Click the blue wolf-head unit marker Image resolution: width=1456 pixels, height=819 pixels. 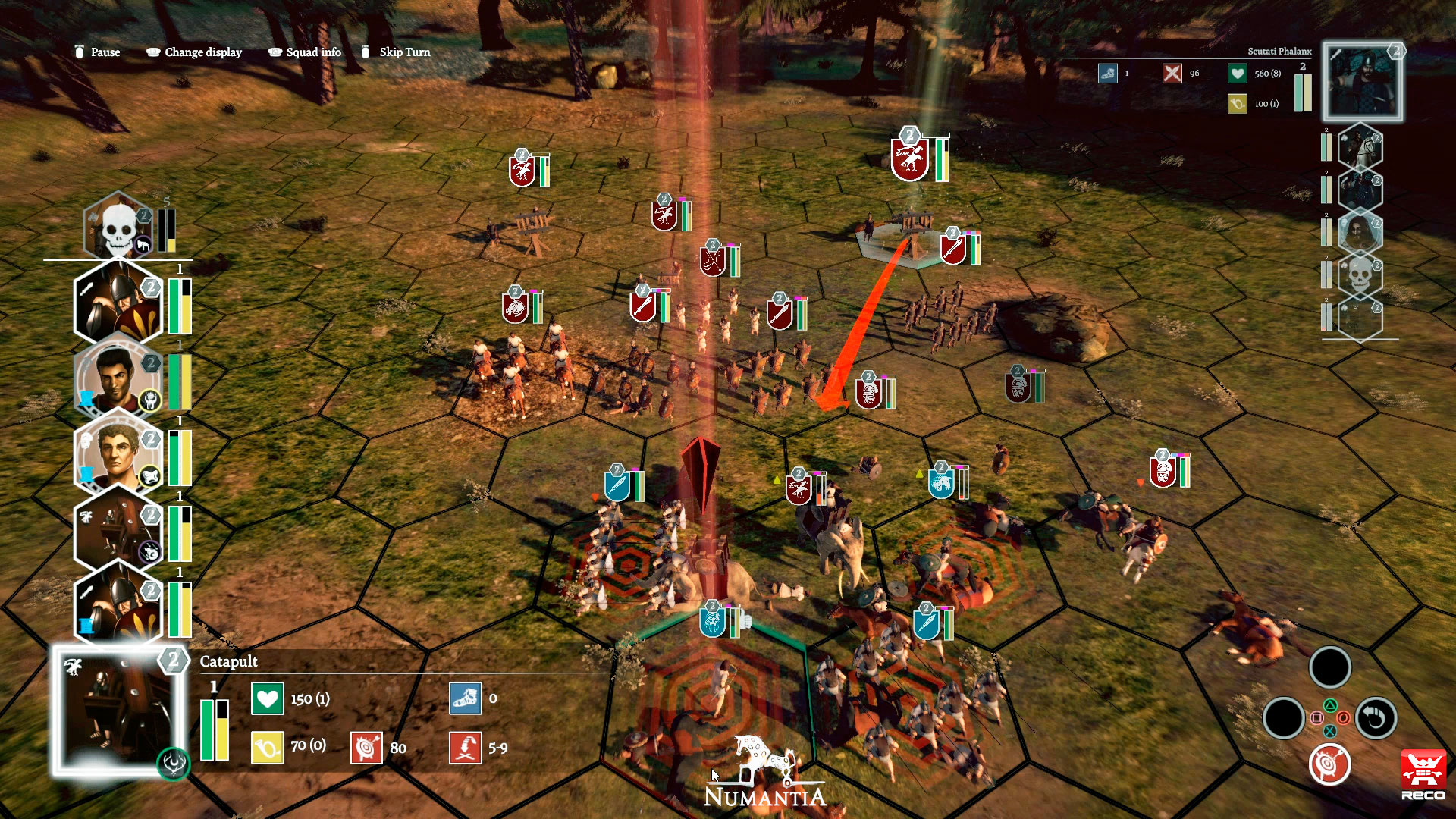click(712, 621)
